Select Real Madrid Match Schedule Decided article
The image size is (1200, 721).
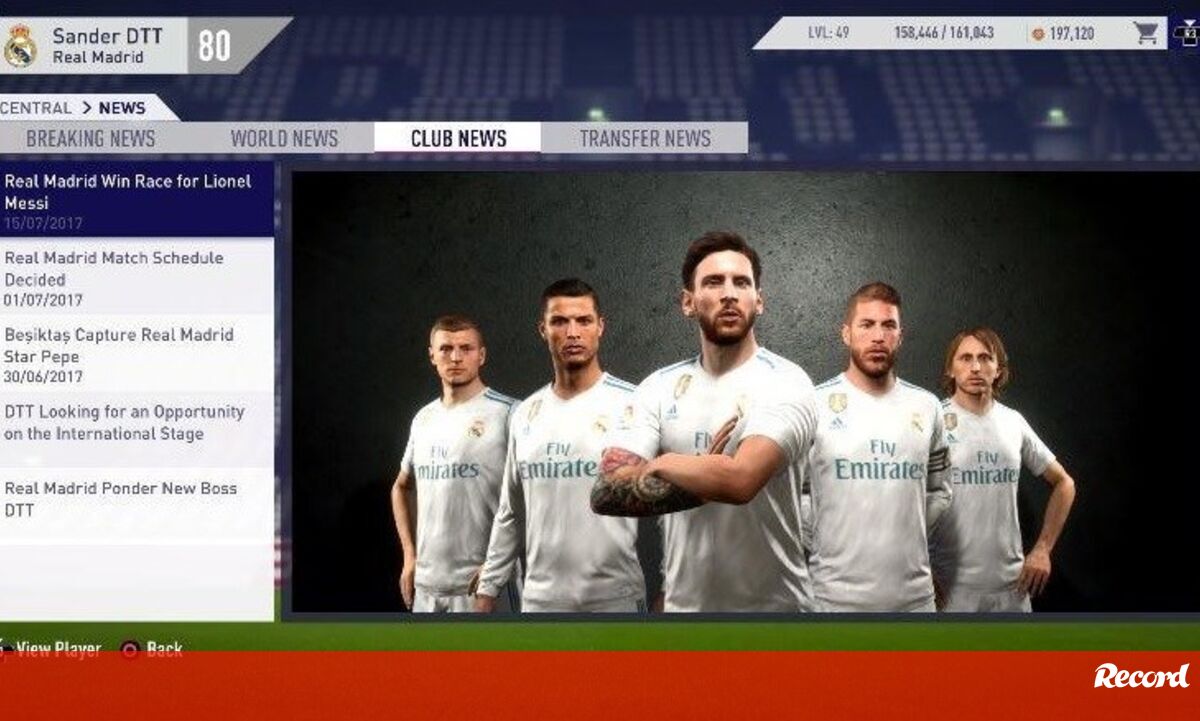click(137, 277)
